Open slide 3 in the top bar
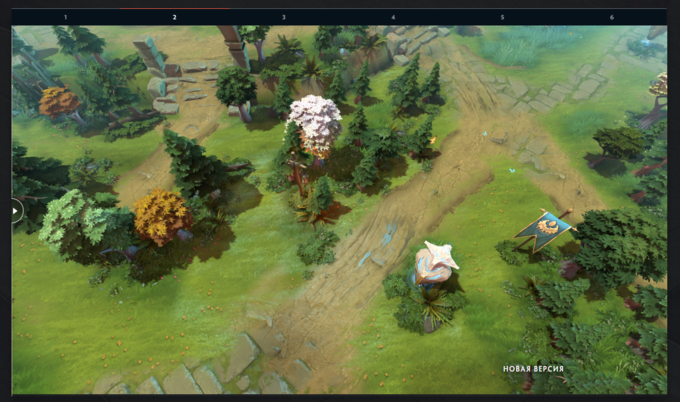The height and width of the screenshot is (402, 680). coord(283,17)
